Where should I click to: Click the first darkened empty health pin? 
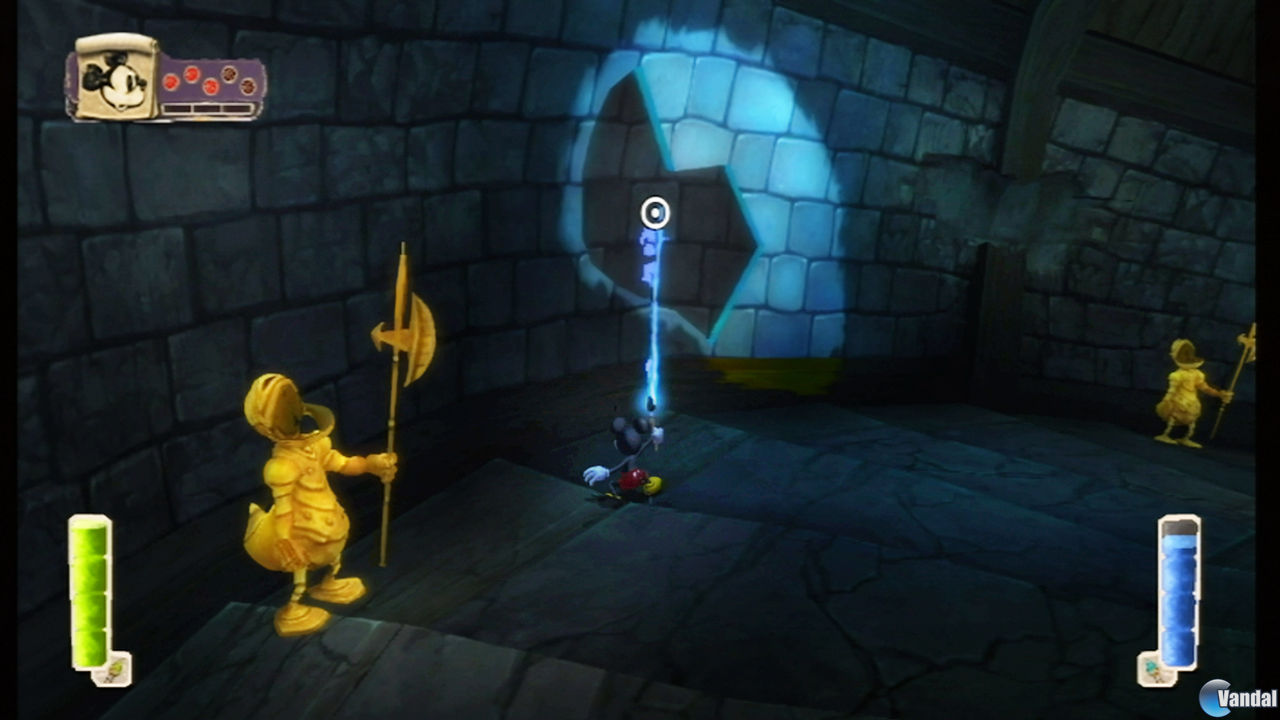point(229,74)
